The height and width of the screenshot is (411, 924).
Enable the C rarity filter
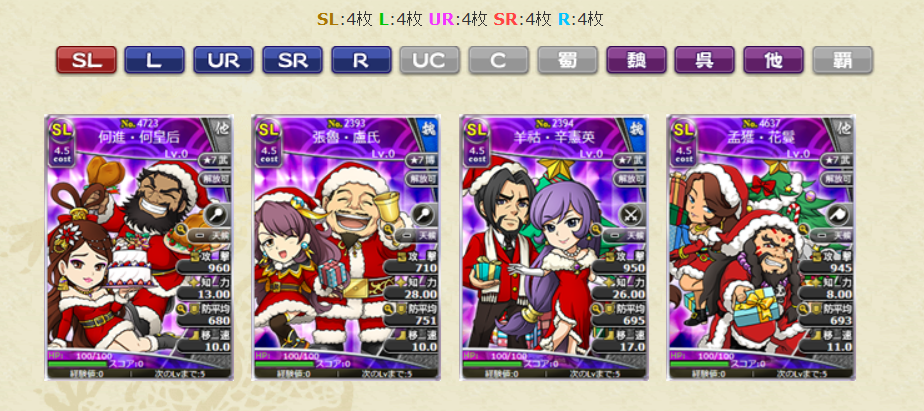pyautogui.click(x=498, y=60)
